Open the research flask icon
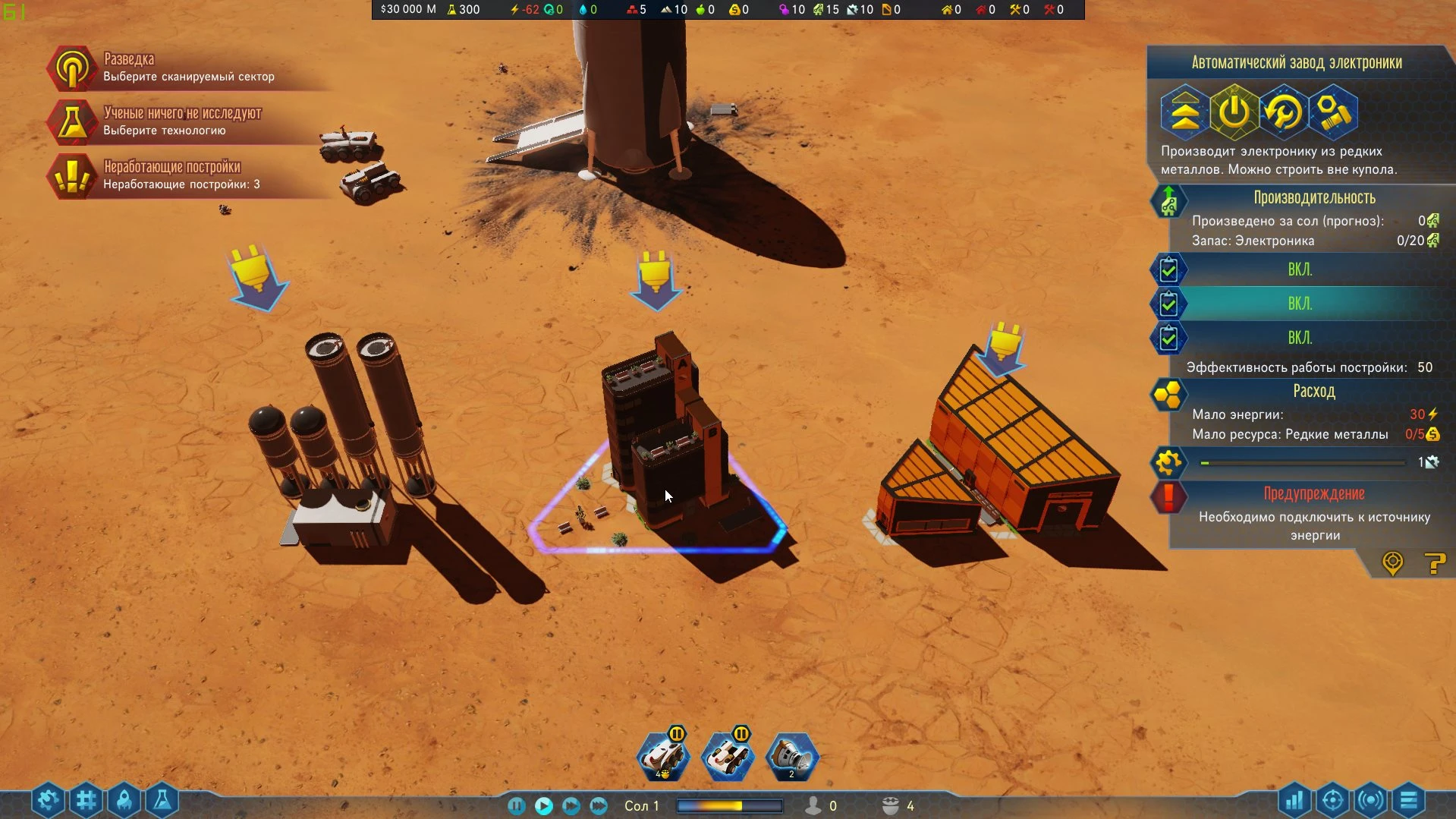 pos(162,800)
